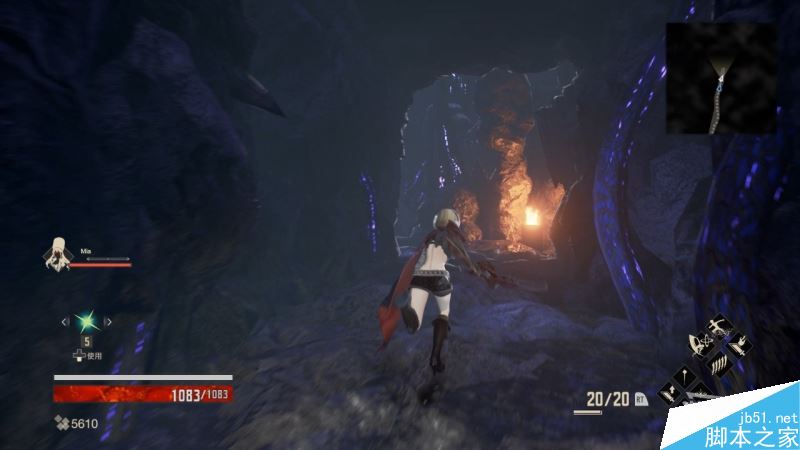Activate the flaming sword gift icon
Screen dimensions: 800x450
[x=741, y=346]
